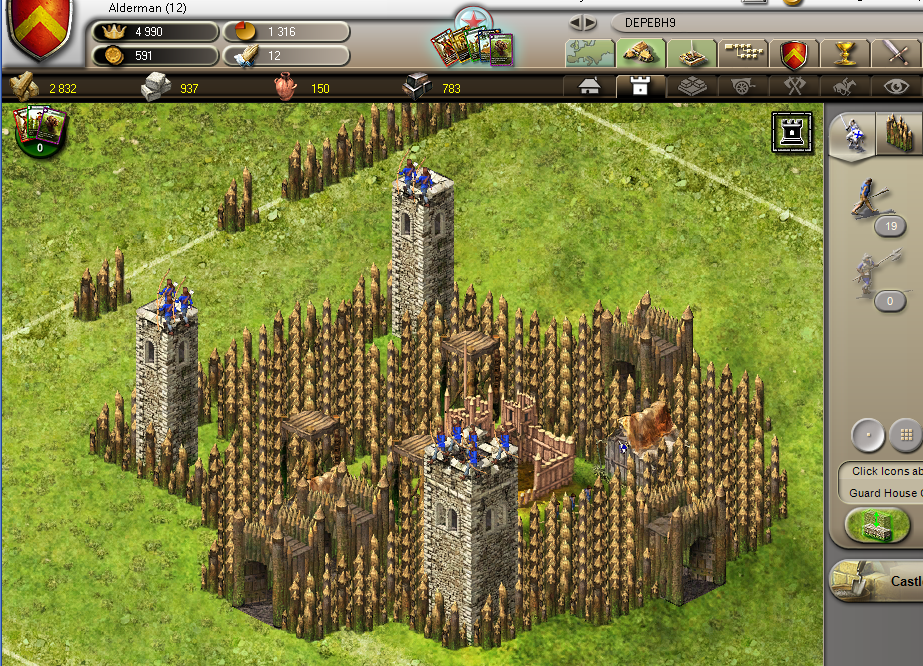923x666 pixels.
Task: Switch to the troops placement tab
Action: coord(853,135)
